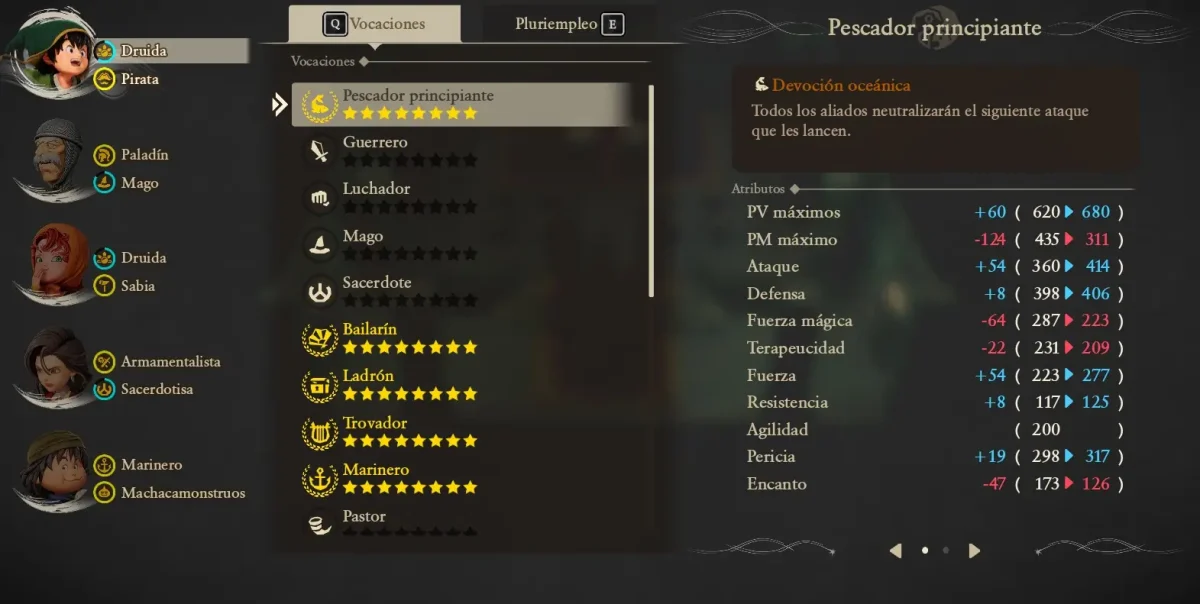Pick the Mago vocation in the list
The width and height of the screenshot is (1200, 604).
click(x=460, y=244)
